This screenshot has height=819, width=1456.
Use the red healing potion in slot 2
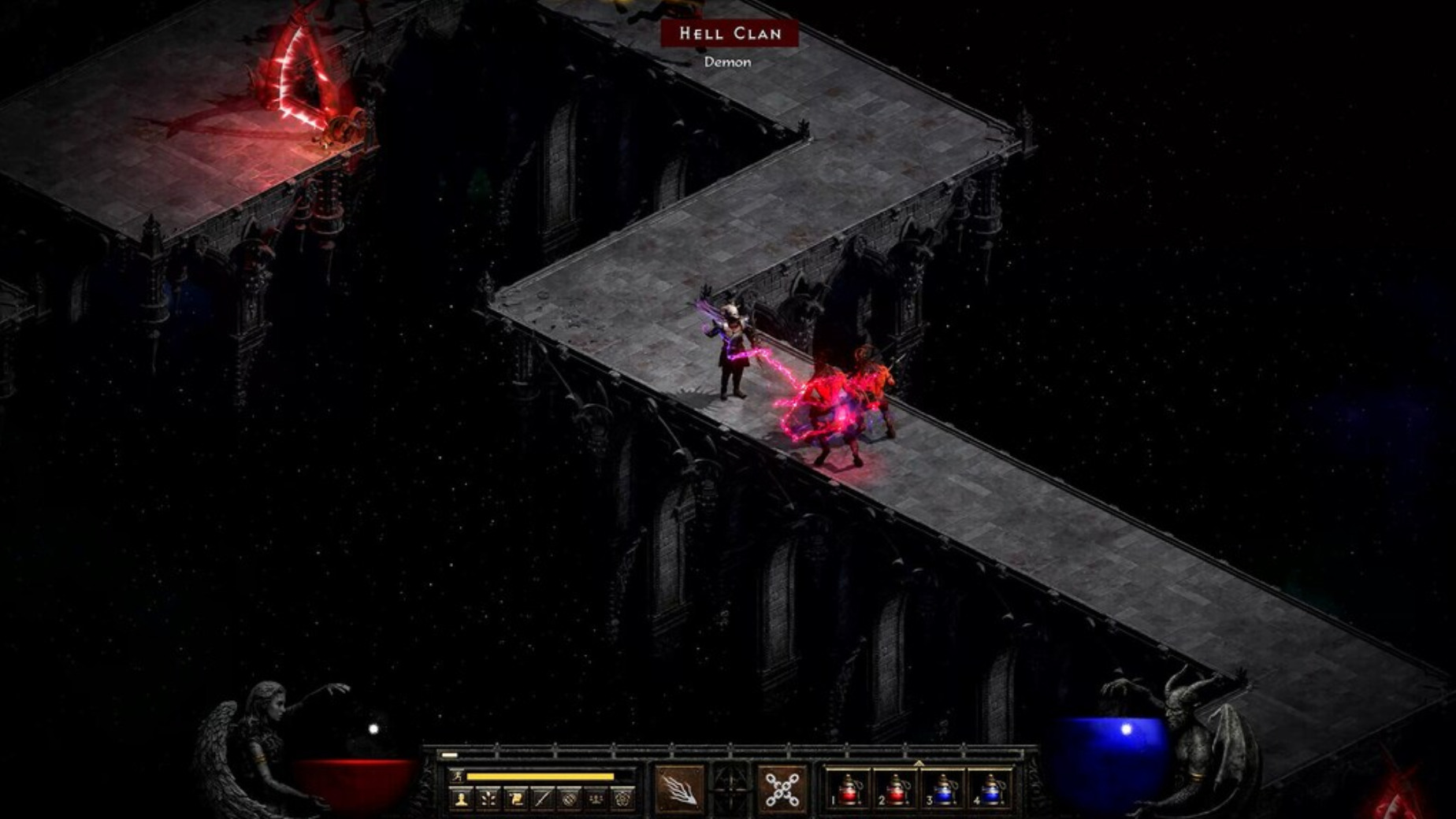pyautogui.click(x=896, y=790)
